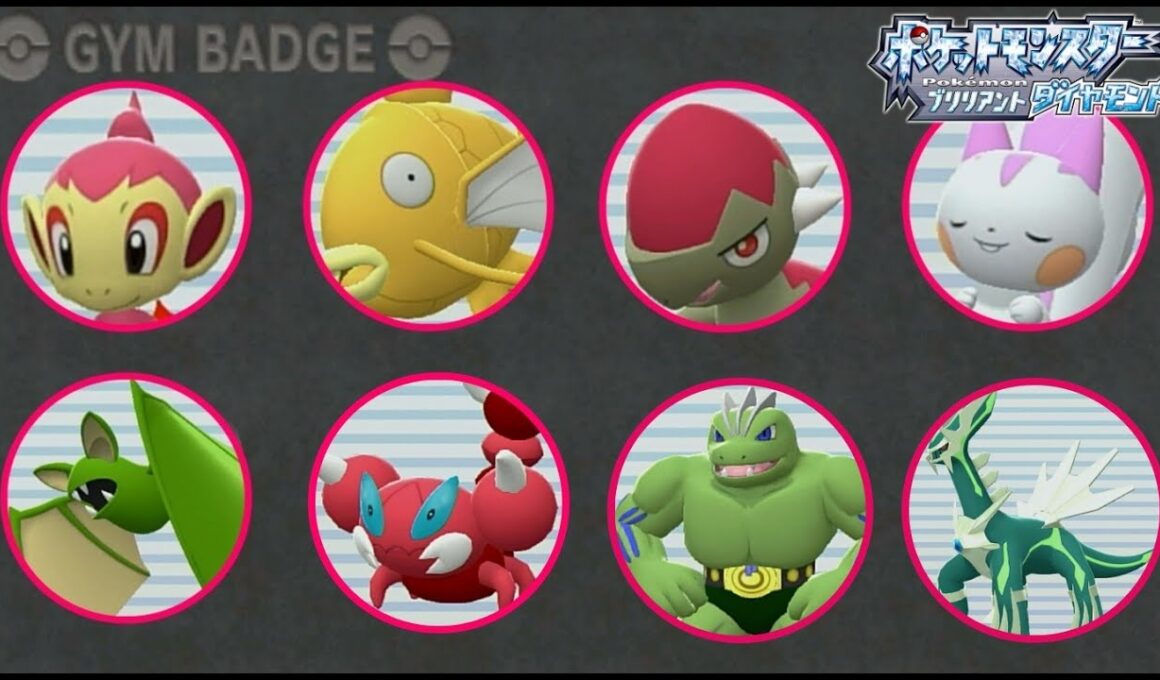1160x680 pixels.
Task: Choose the green Weepinbell portrait circle
Action: (127, 497)
